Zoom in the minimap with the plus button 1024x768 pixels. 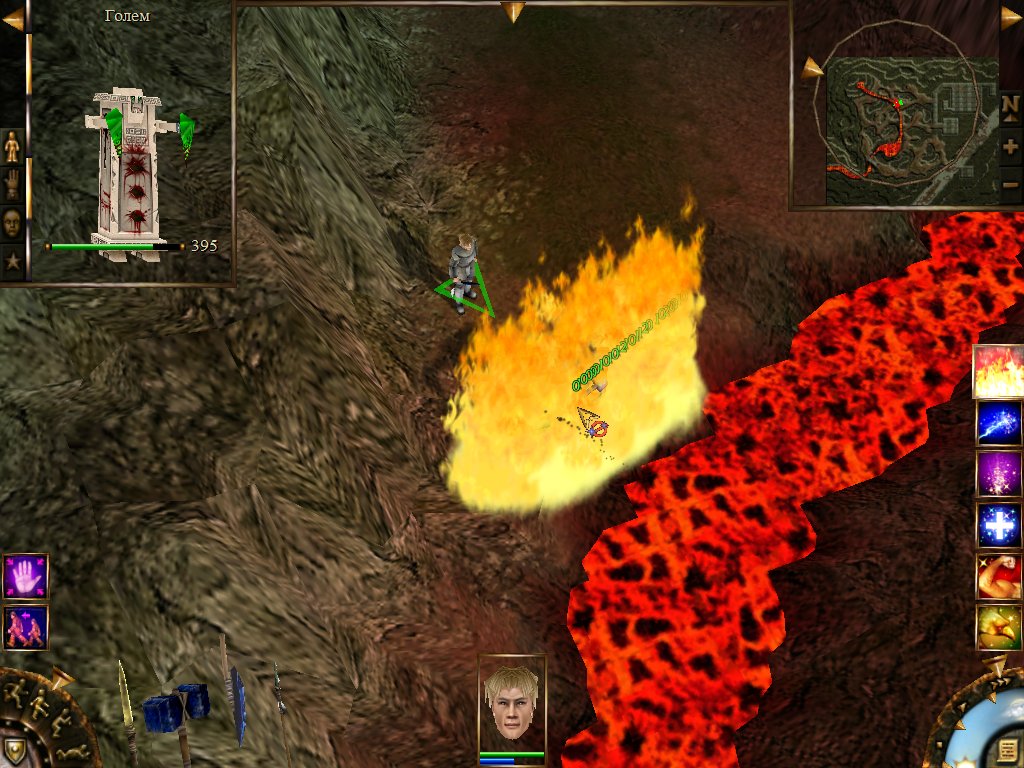pos(1010,146)
